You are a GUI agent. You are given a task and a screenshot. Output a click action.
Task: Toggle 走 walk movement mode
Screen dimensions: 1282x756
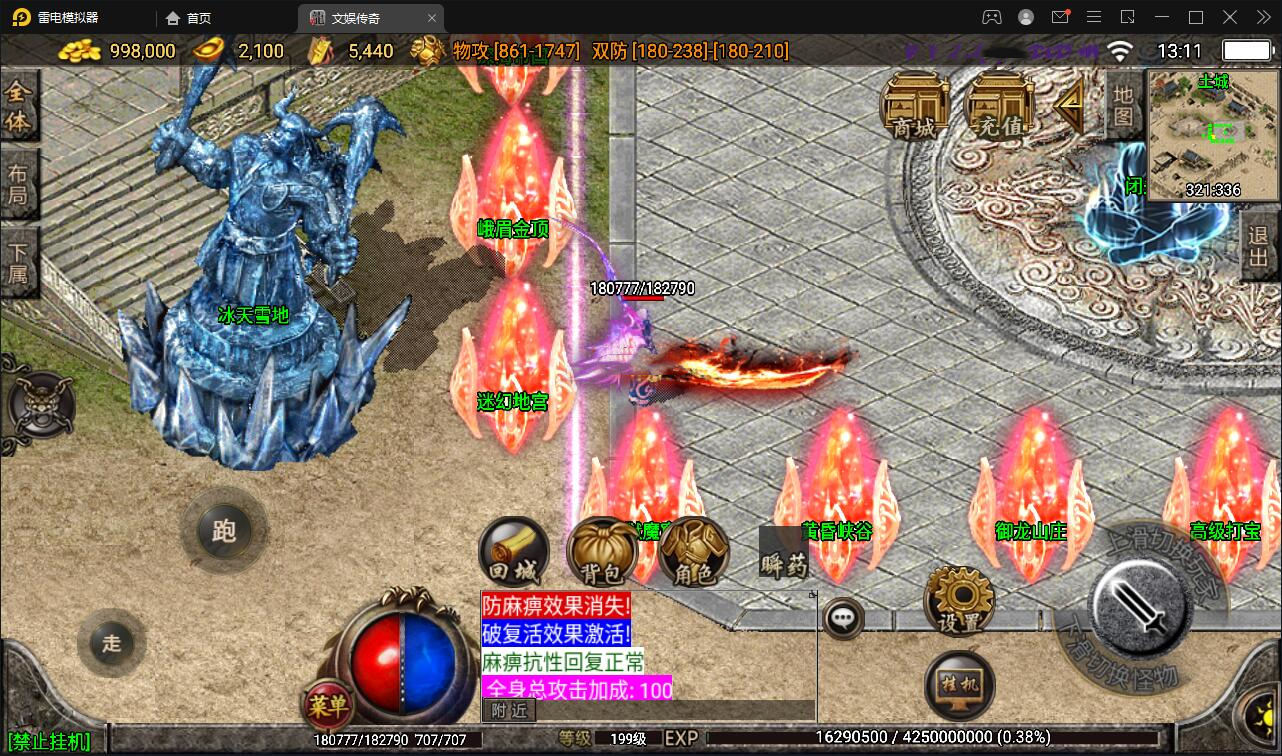[111, 644]
